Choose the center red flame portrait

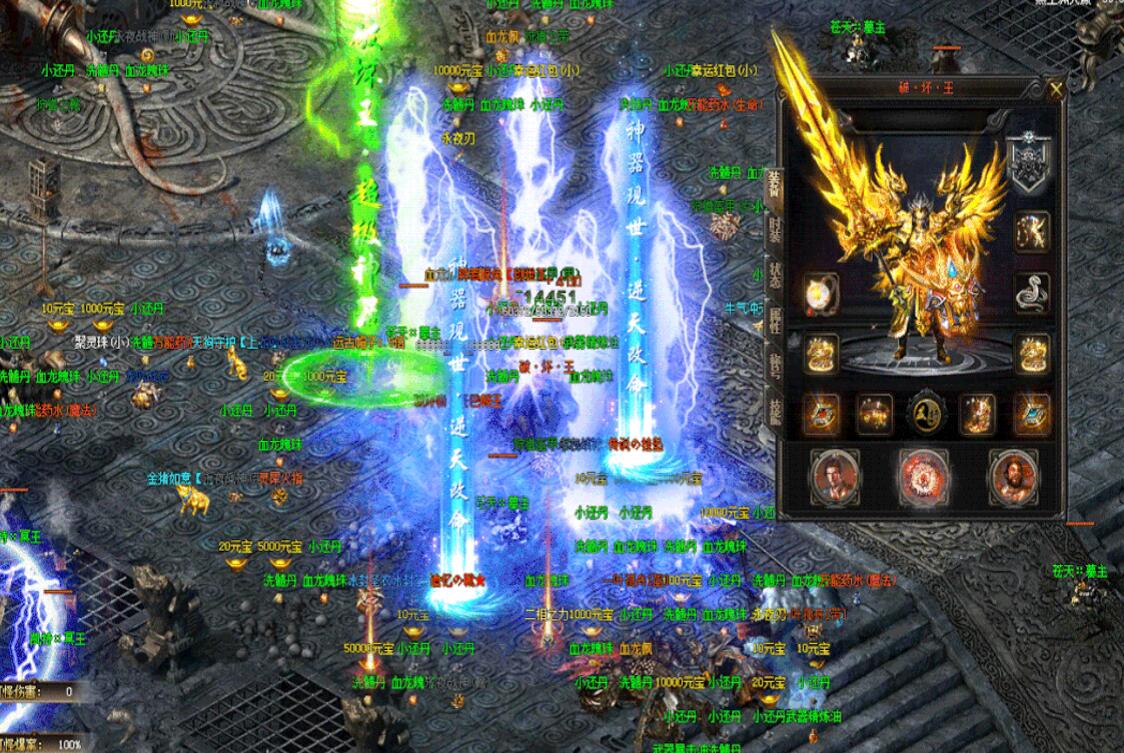tap(925, 475)
